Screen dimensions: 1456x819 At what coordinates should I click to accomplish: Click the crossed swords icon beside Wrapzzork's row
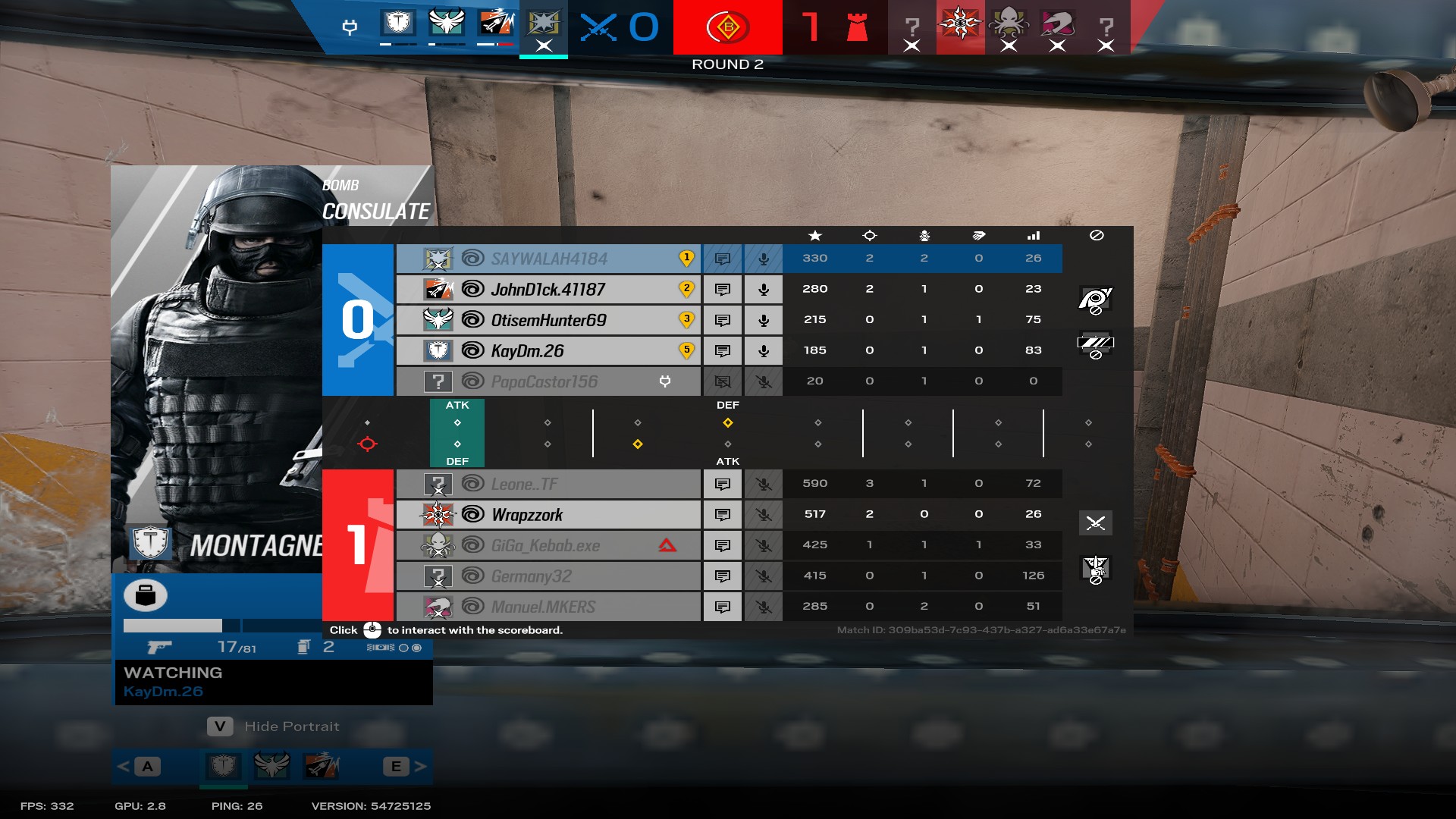coord(1097,523)
